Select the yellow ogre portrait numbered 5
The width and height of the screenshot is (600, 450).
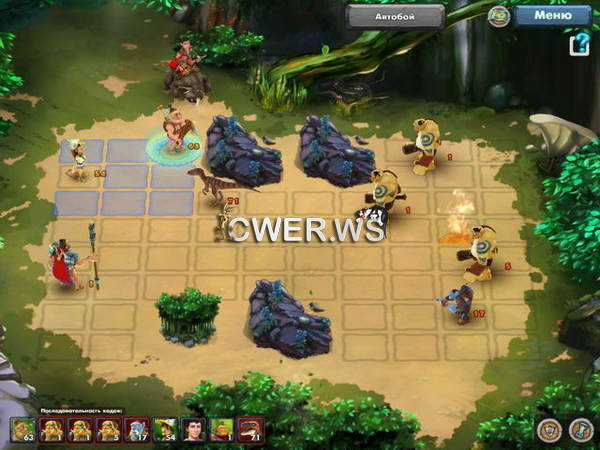pyautogui.click(x=108, y=430)
